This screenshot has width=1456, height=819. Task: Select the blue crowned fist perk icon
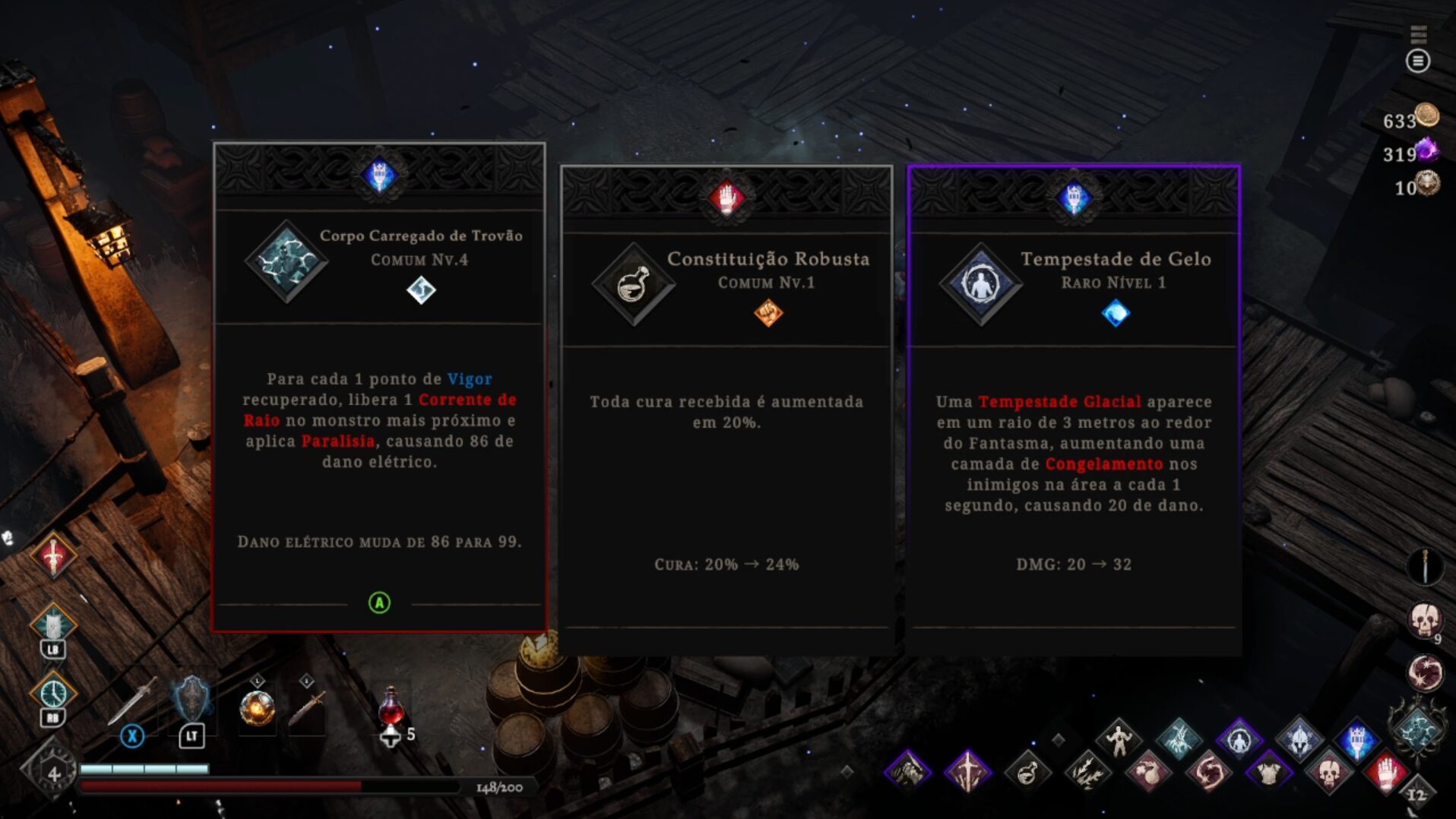[x=1357, y=738]
